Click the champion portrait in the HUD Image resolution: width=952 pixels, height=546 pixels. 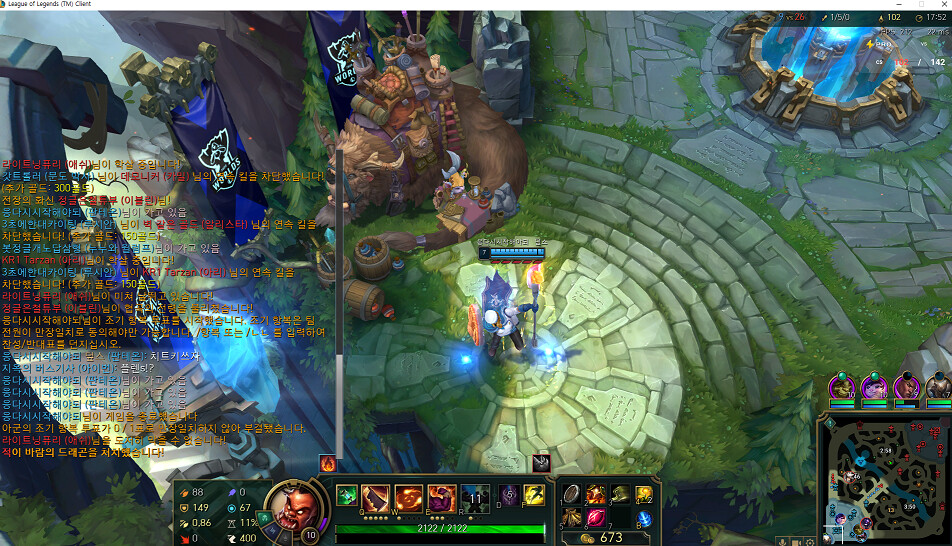[294, 502]
